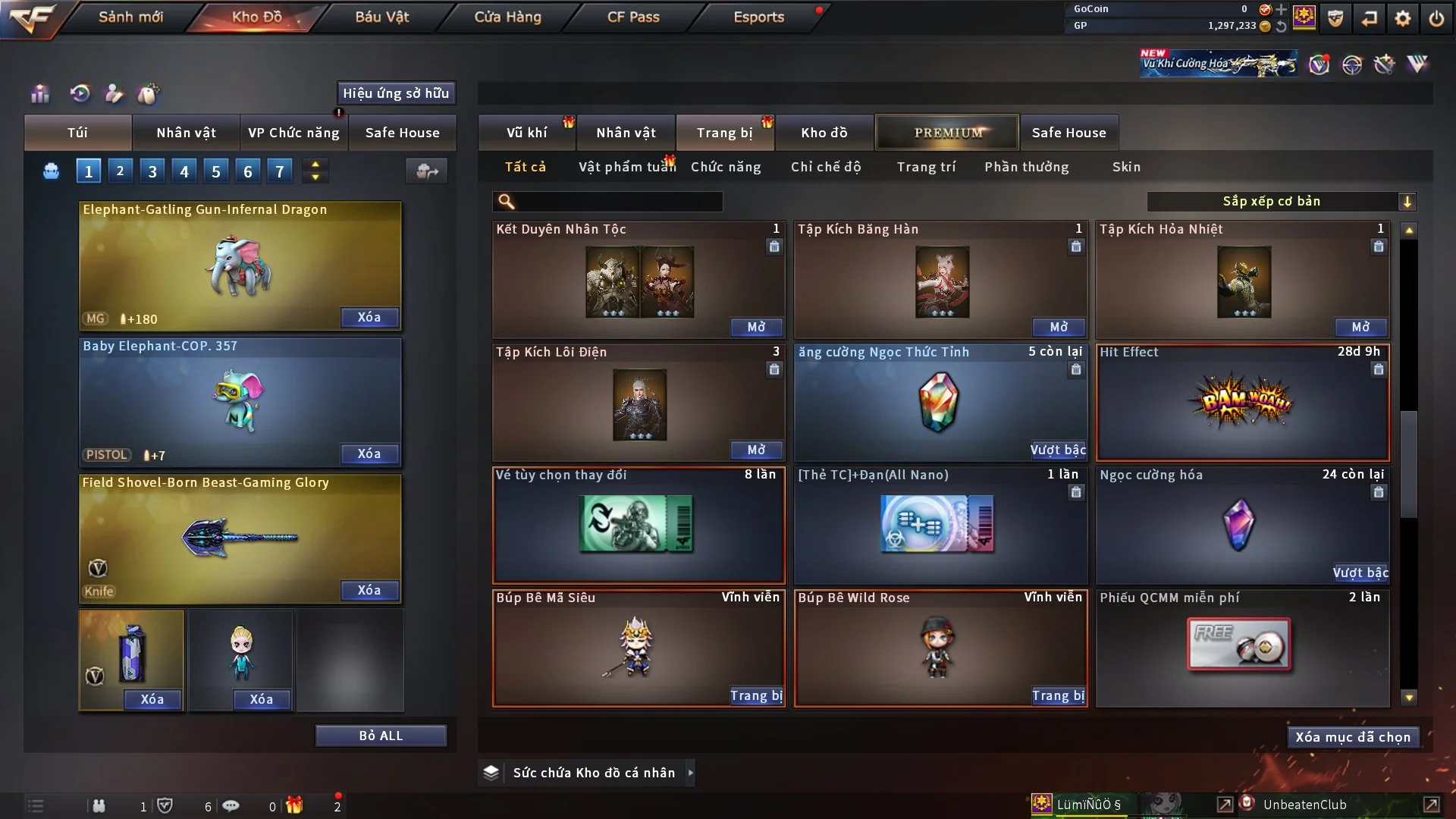The image size is (1456, 819).
Task: Switch to the Vũ khí tab
Action: pos(526,133)
